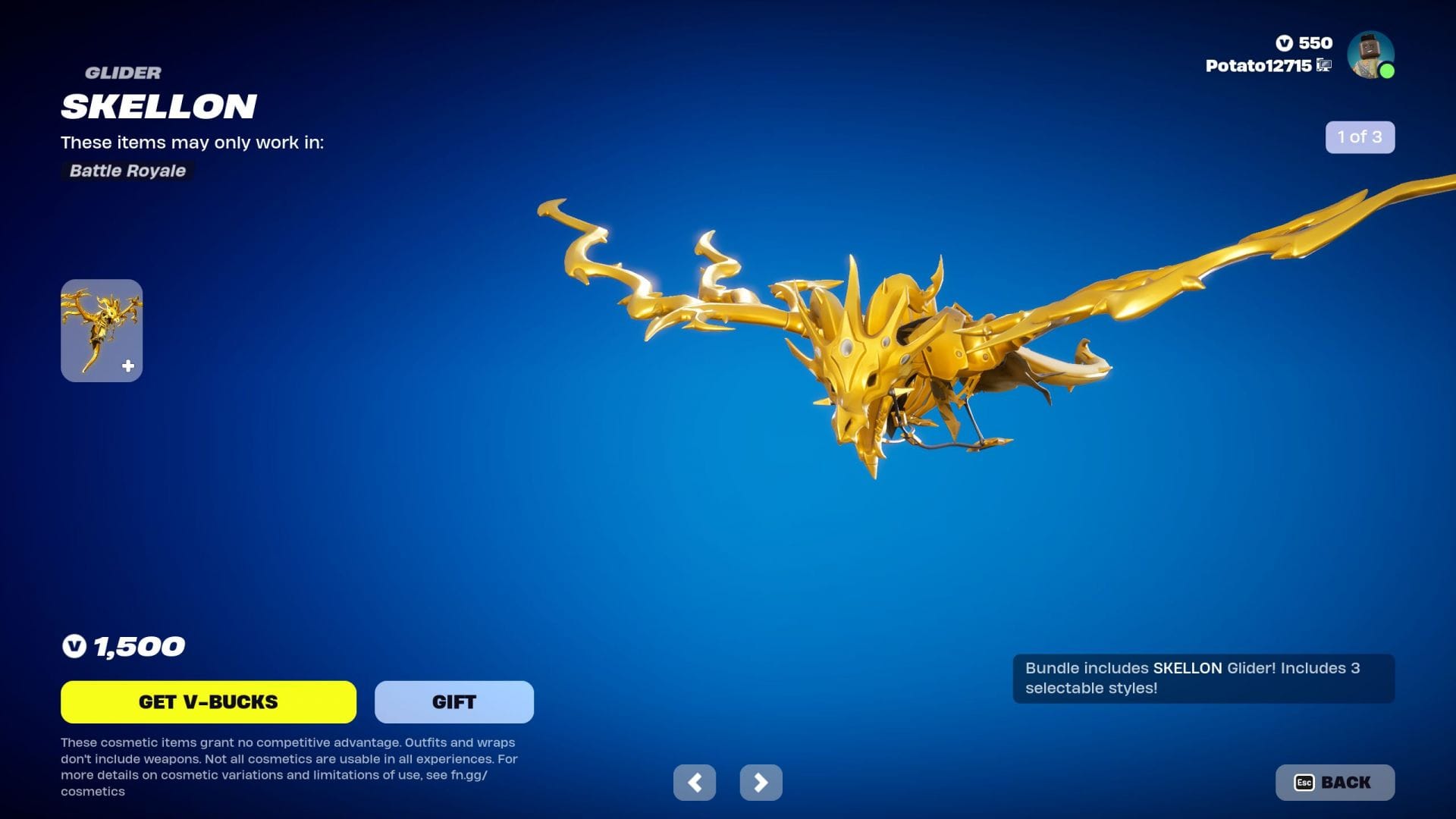
Task: Click the SKELLON glider title
Action: pyautogui.click(x=158, y=106)
